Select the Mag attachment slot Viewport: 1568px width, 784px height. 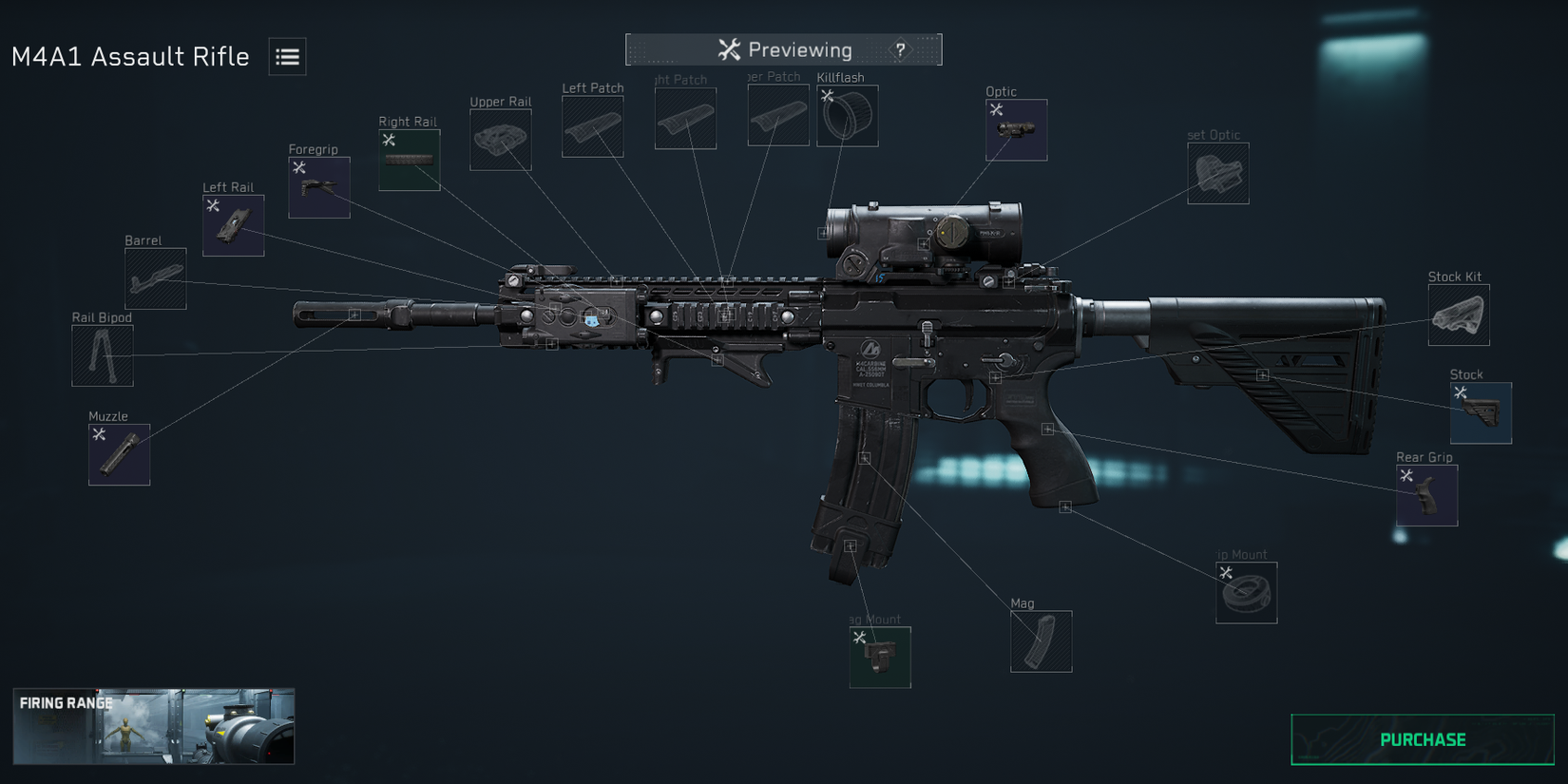(1041, 641)
